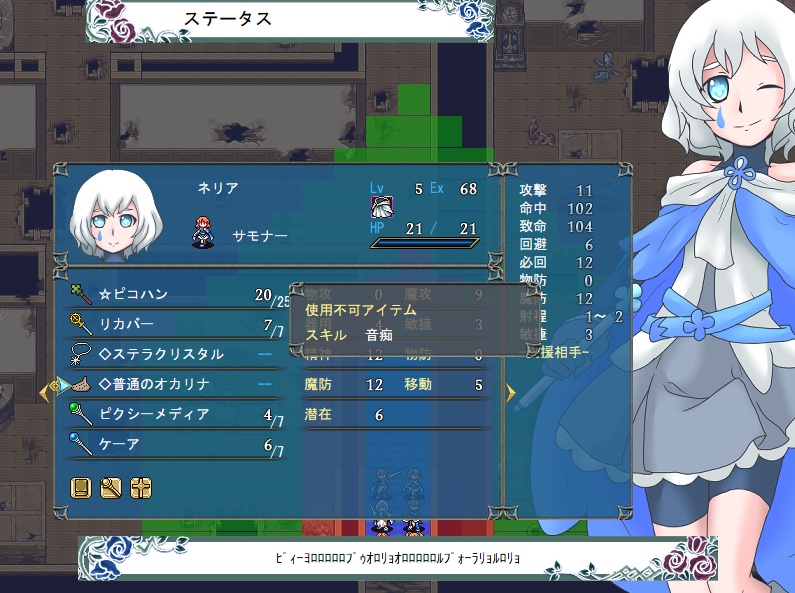Viewport: 795px width, 593px height.
Task: Choose the ケーア blue staff item
Action: click(x=170, y=444)
